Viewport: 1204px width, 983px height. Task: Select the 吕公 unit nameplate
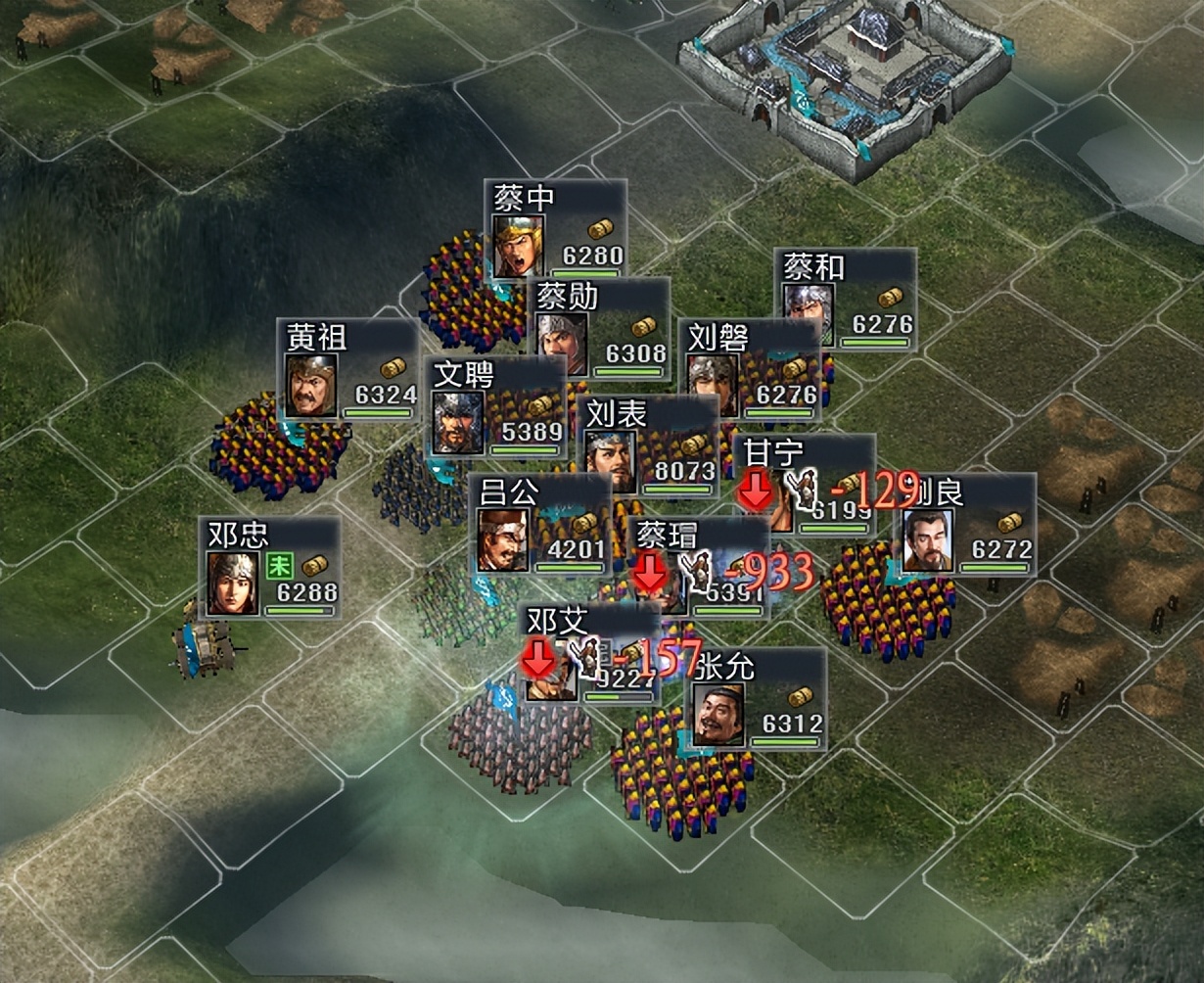pyautogui.click(x=538, y=524)
